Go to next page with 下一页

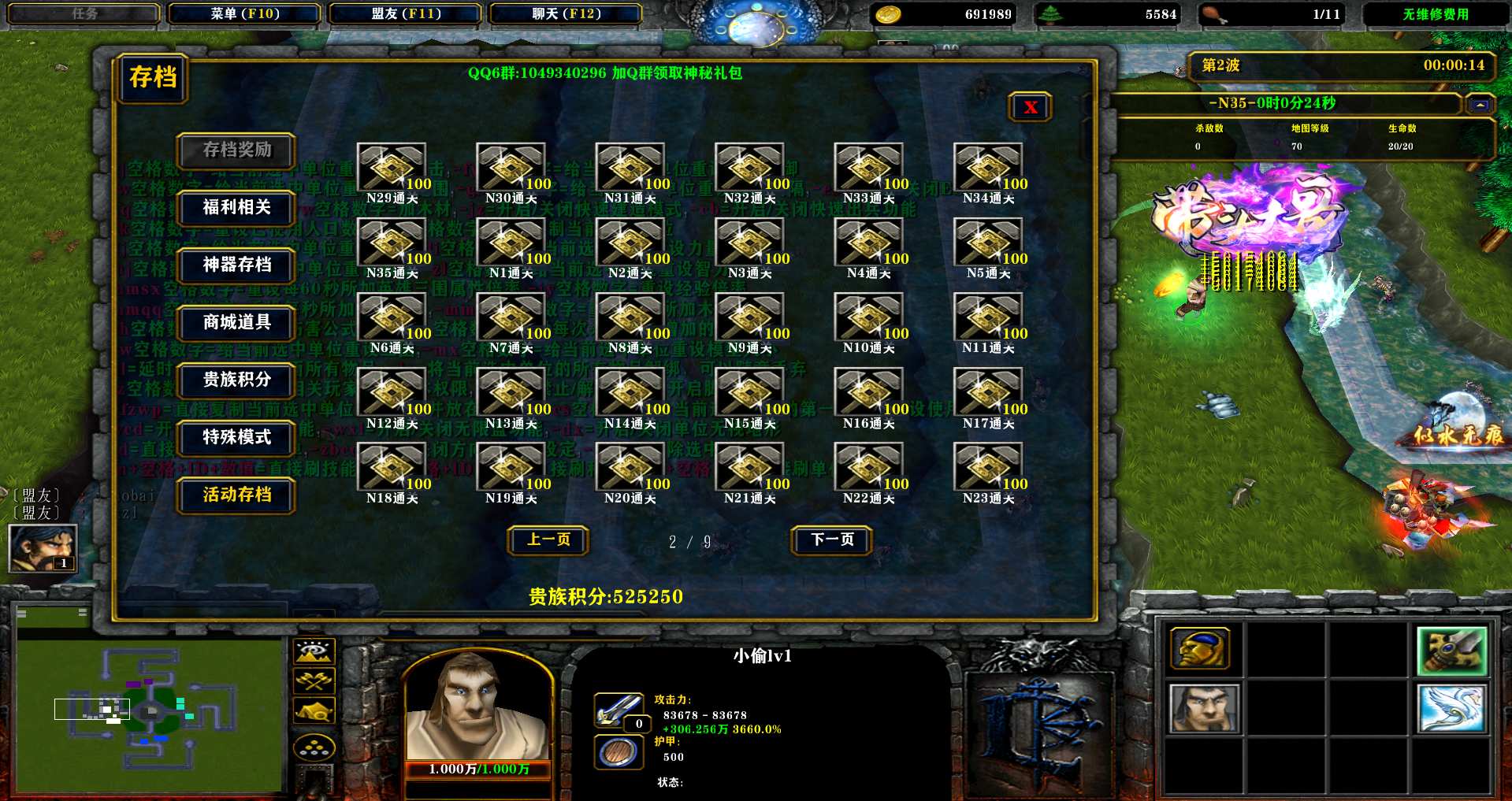point(832,540)
